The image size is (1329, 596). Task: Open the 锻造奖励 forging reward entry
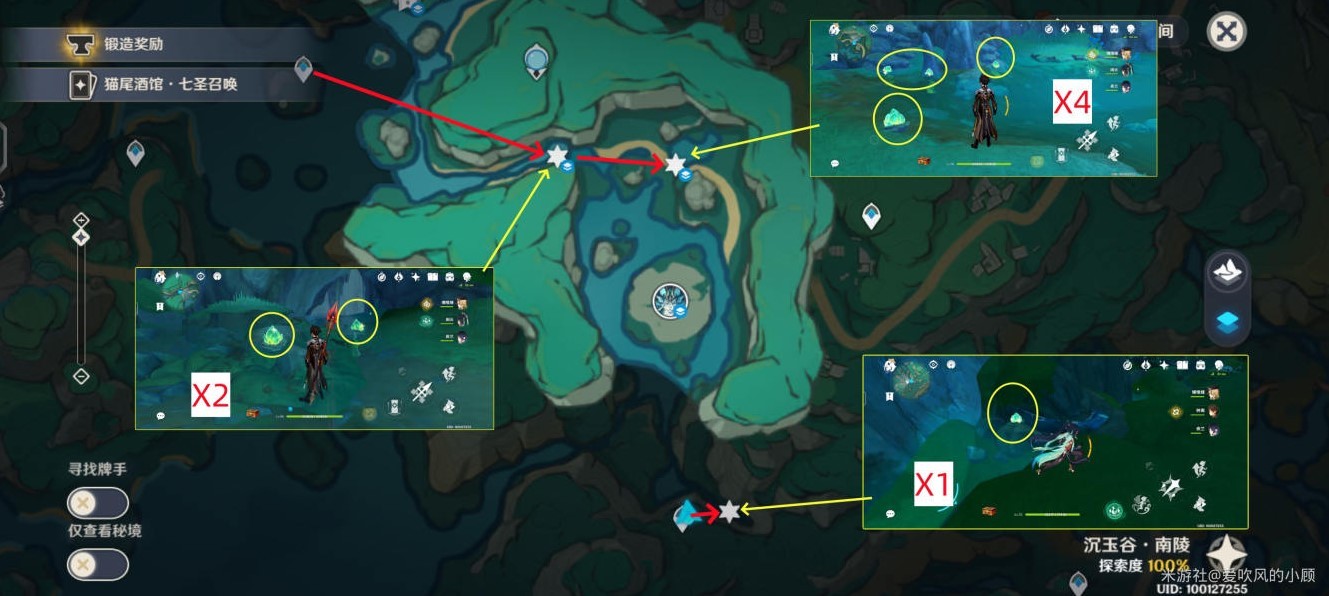160,44
